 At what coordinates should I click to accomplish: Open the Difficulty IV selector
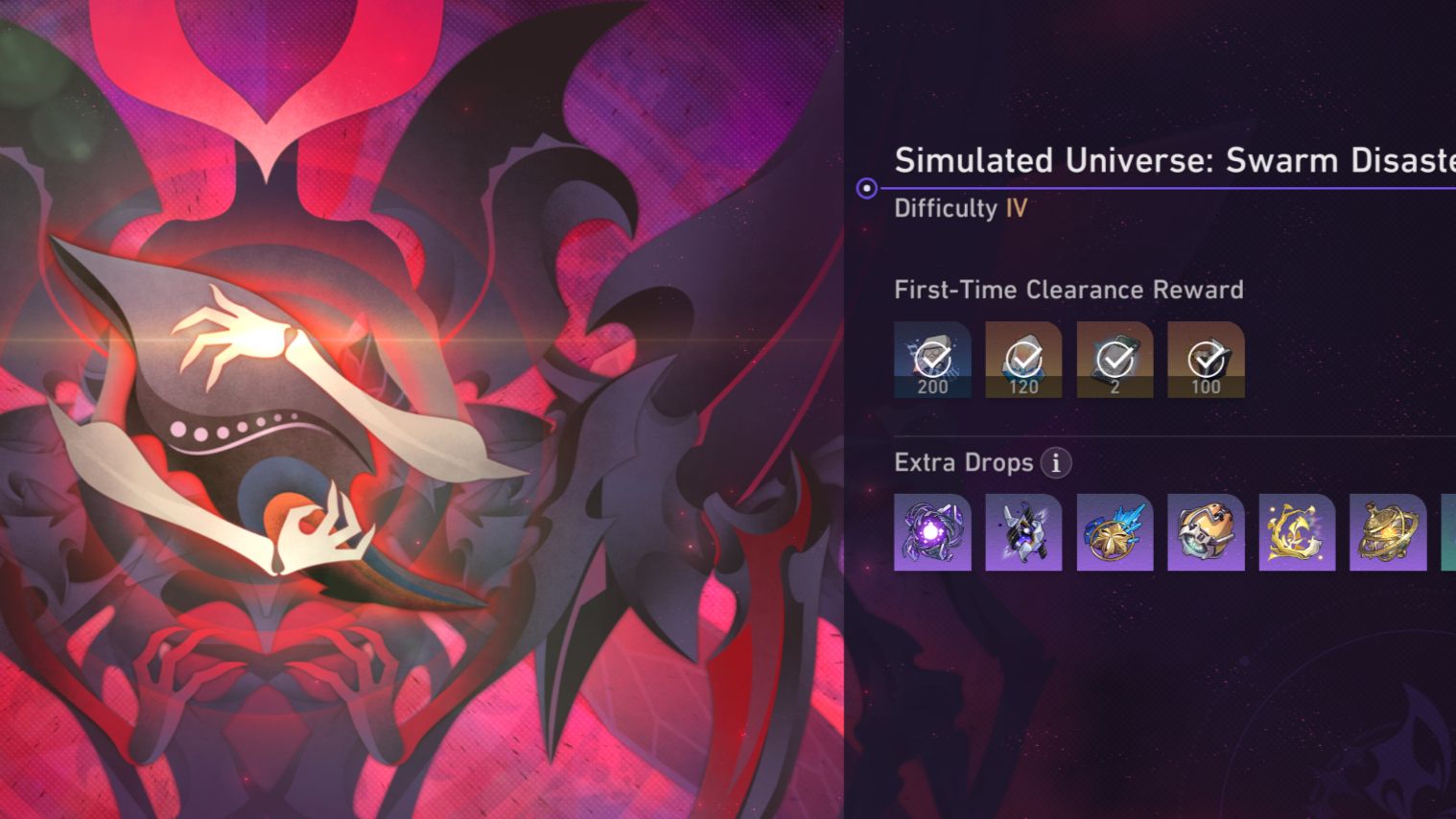pos(961,208)
